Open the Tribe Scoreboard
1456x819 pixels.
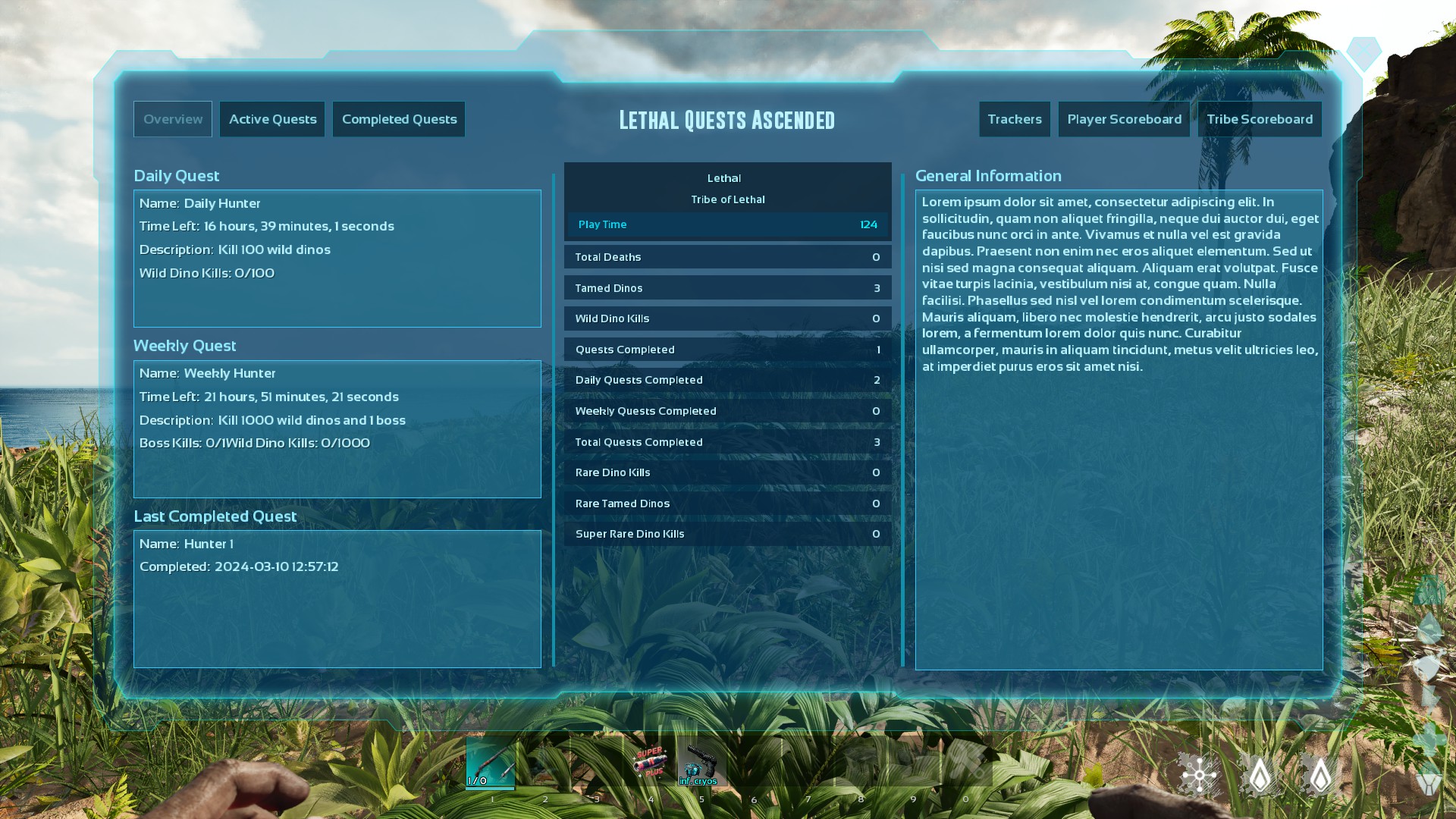1260,119
